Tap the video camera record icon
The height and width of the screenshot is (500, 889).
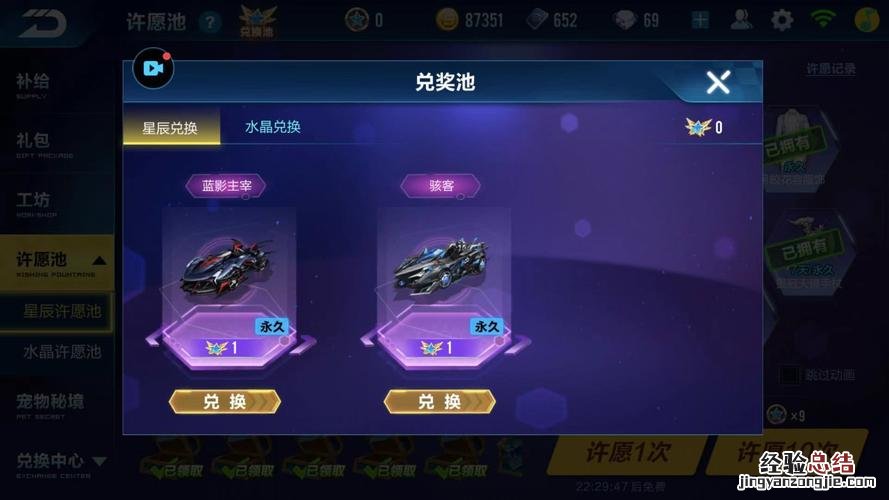point(153,69)
